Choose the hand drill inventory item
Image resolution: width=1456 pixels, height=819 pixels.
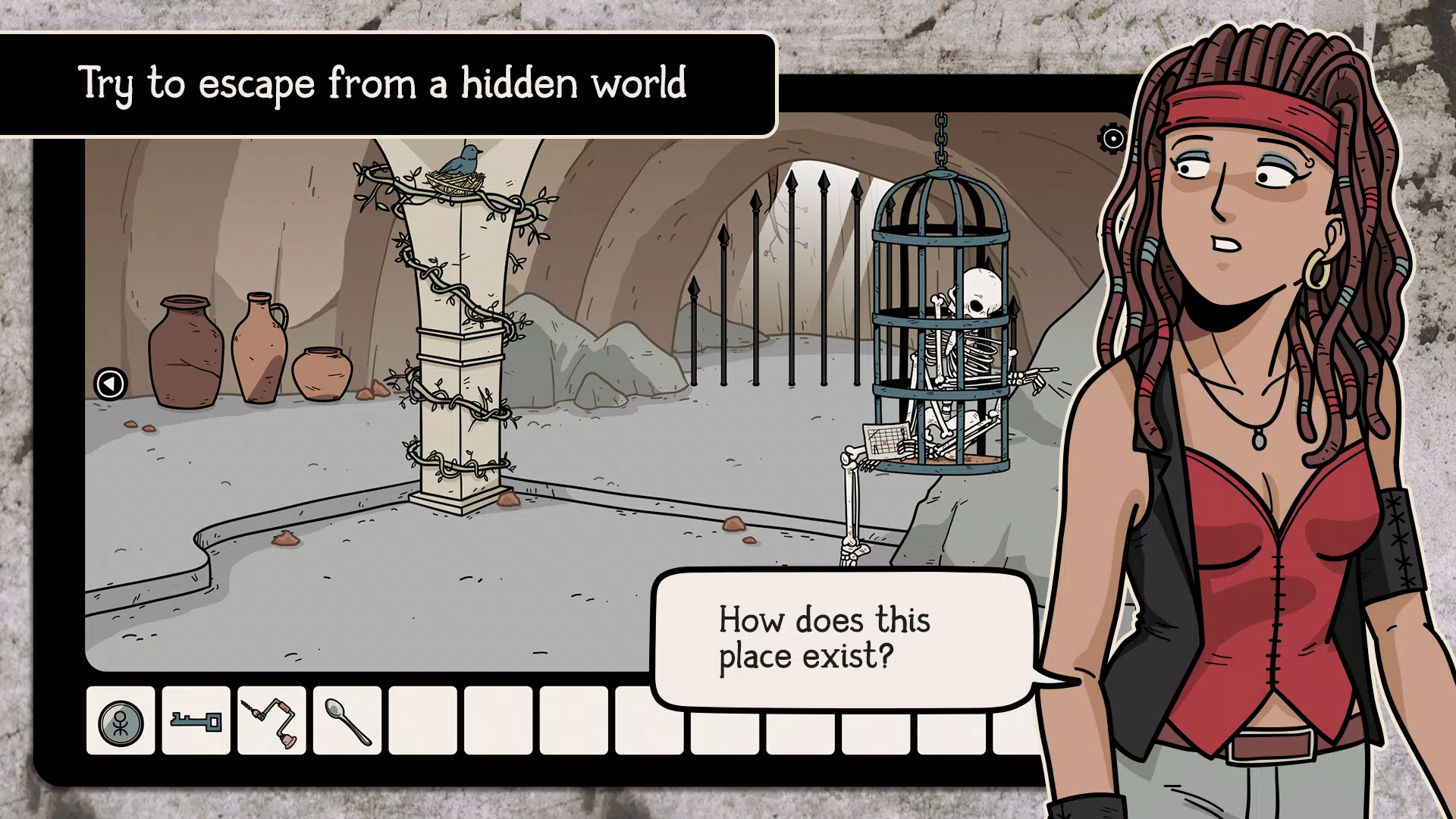coord(271,721)
